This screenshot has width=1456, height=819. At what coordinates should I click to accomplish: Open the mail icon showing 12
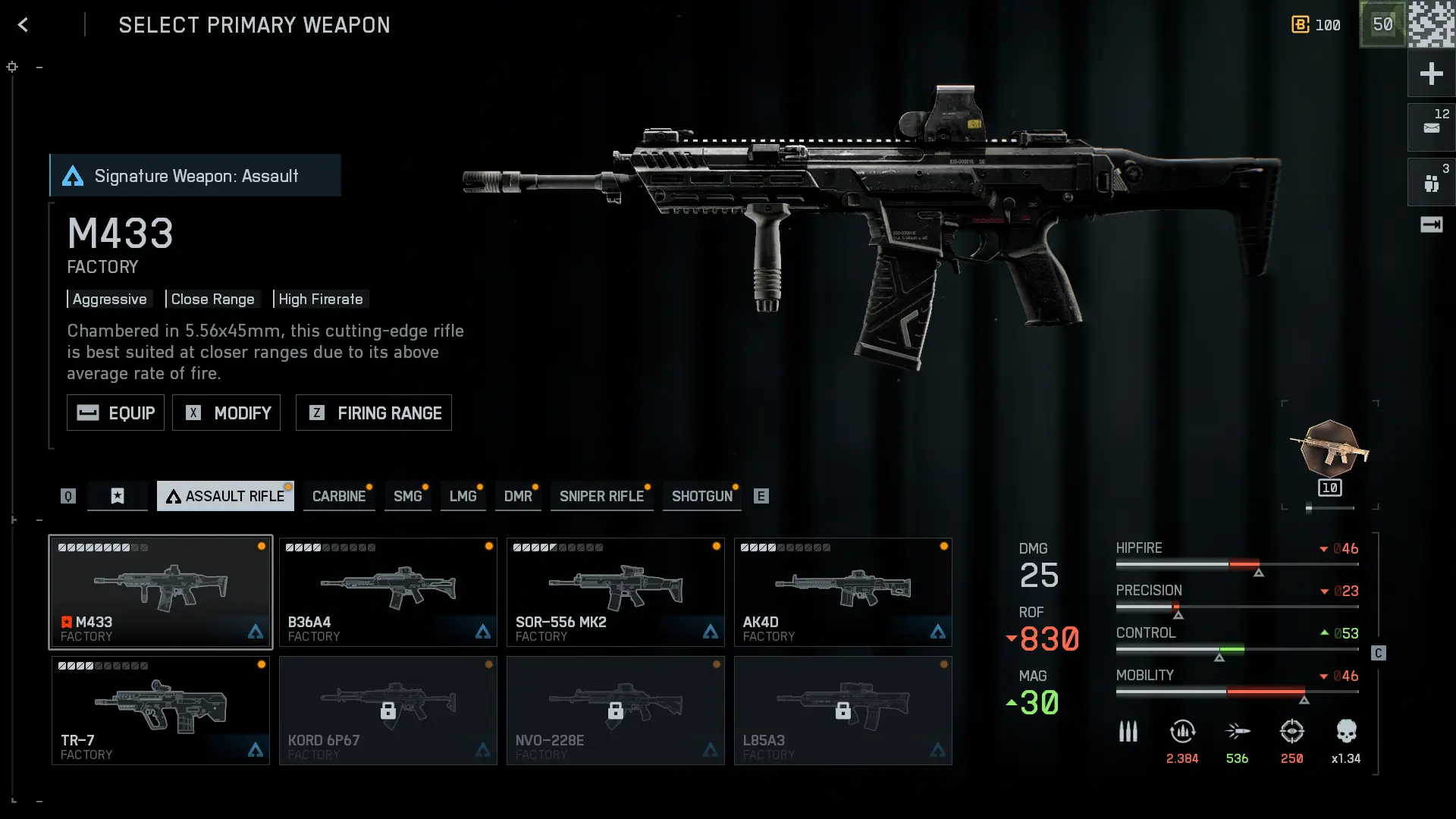1431,127
